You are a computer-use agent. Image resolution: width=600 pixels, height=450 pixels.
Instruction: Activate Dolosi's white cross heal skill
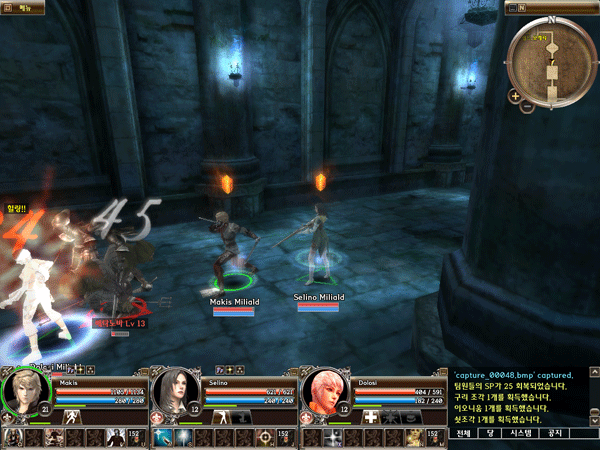click(370, 415)
